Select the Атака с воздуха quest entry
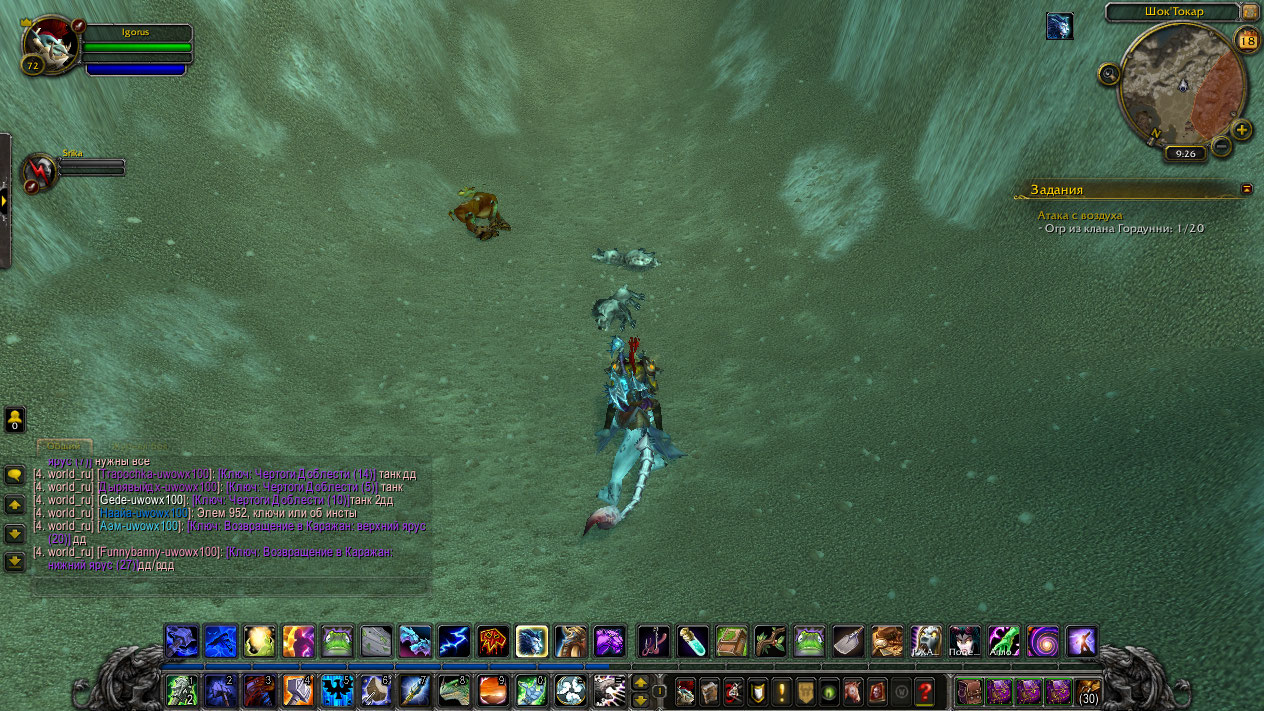This screenshot has height=711, width=1264. [1079, 215]
